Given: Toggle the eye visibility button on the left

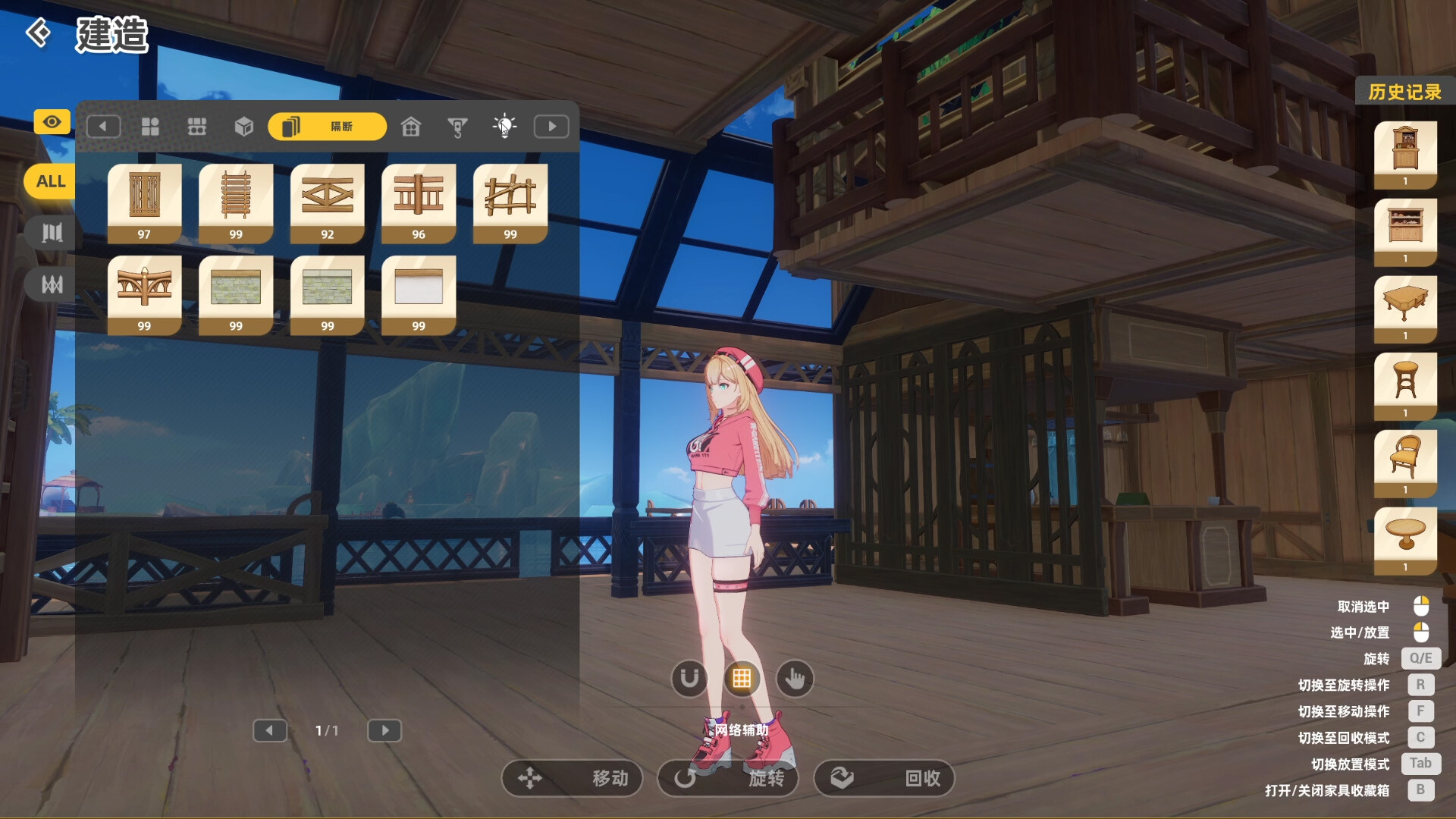Looking at the screenshot, I should (51, 121).
